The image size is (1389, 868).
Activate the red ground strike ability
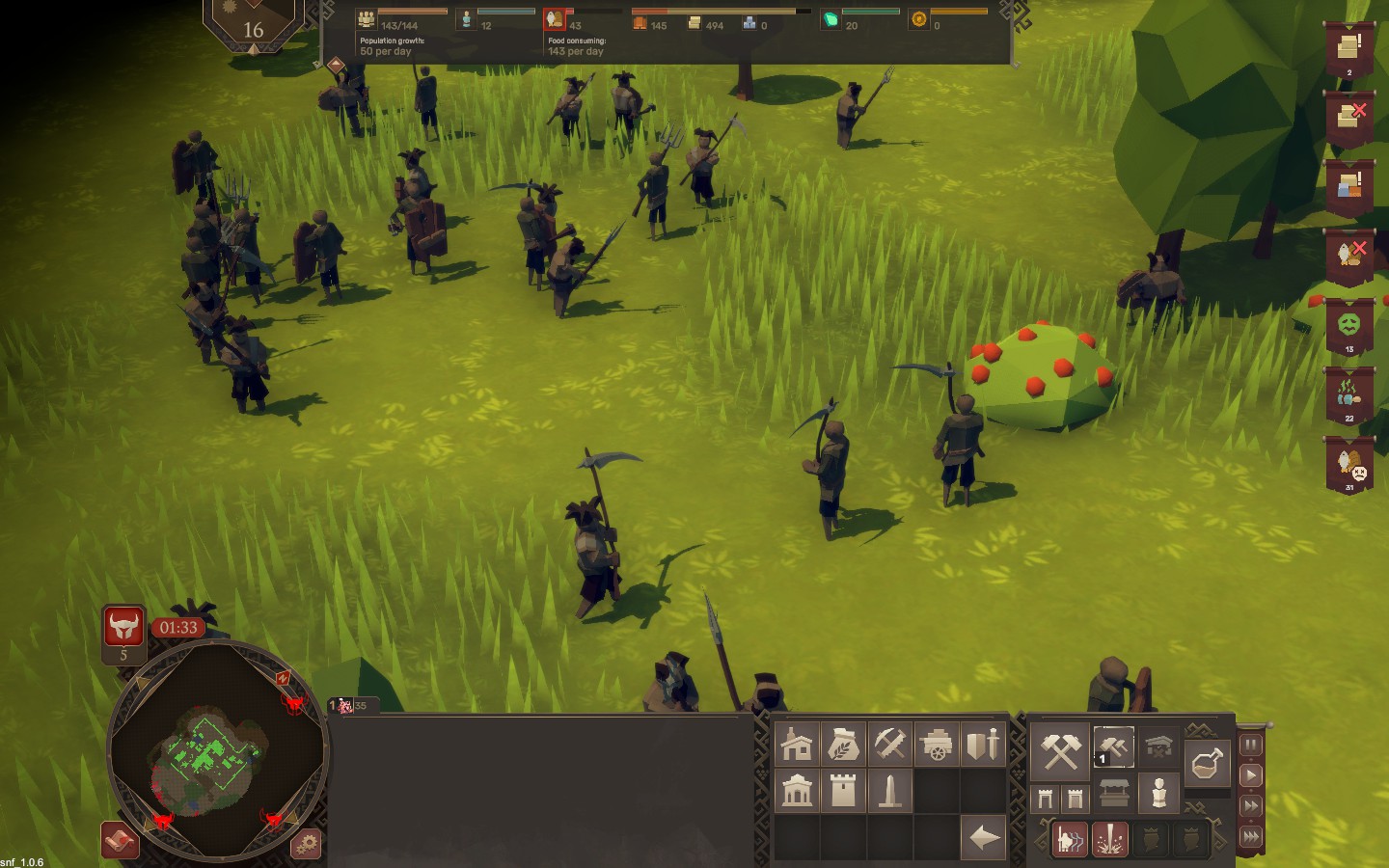(x=1109, y=839)
